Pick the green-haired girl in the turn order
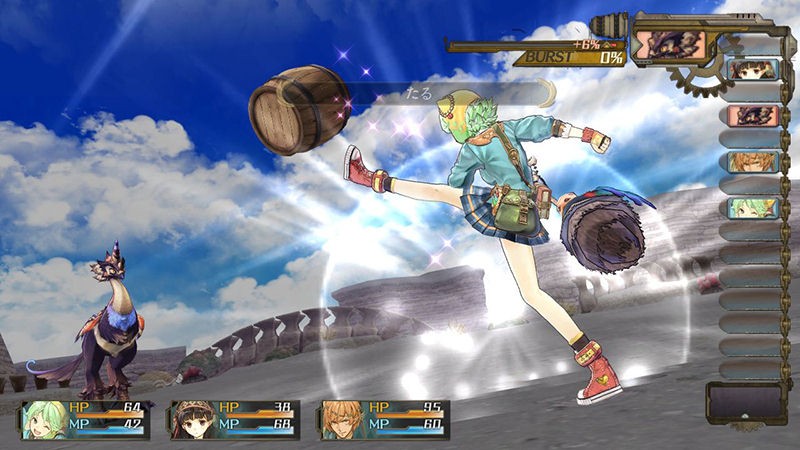The width and height of the screenshot is (800, 450). point(752,208)
